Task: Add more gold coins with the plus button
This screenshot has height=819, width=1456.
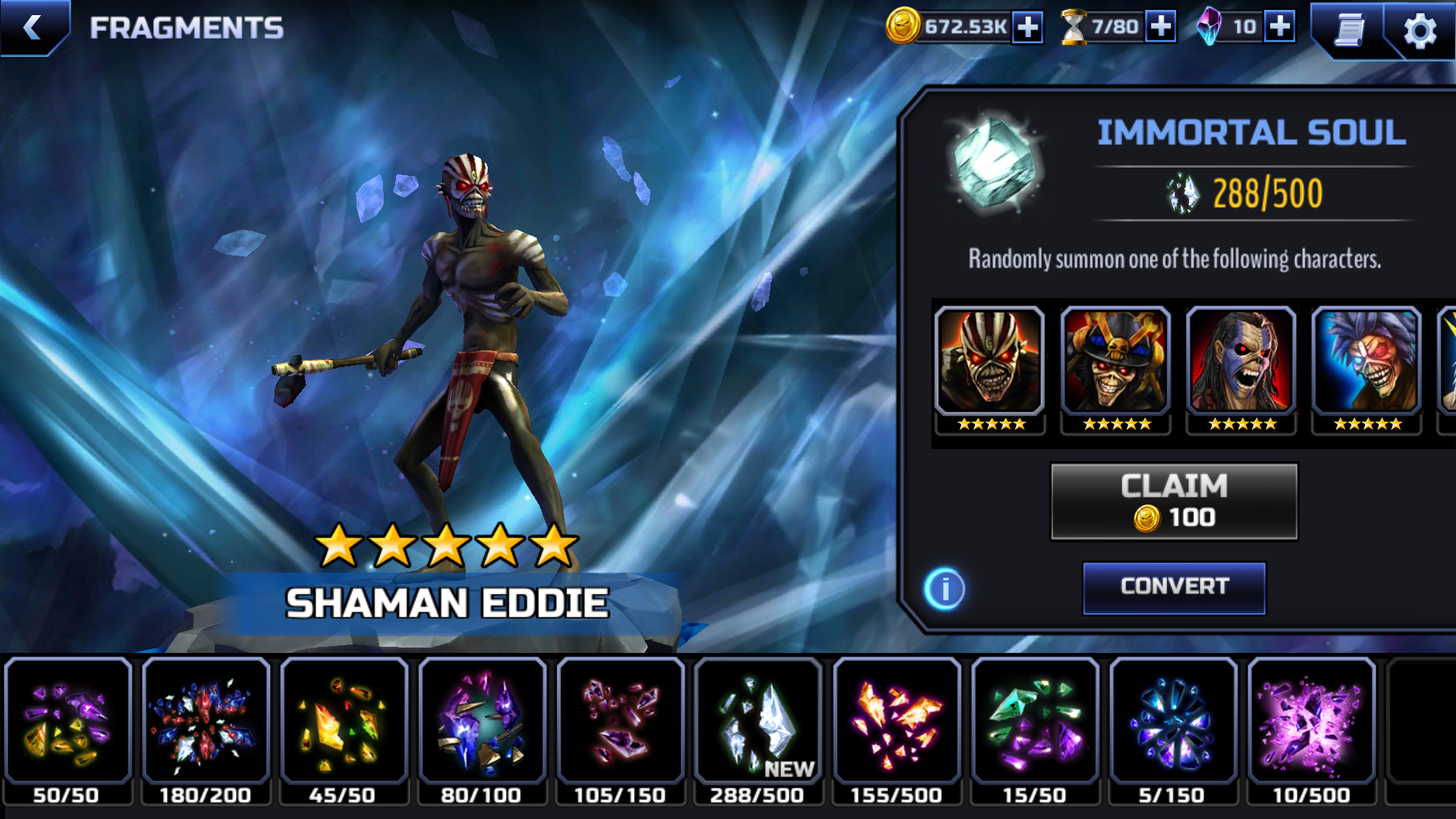Action: 1028,27
